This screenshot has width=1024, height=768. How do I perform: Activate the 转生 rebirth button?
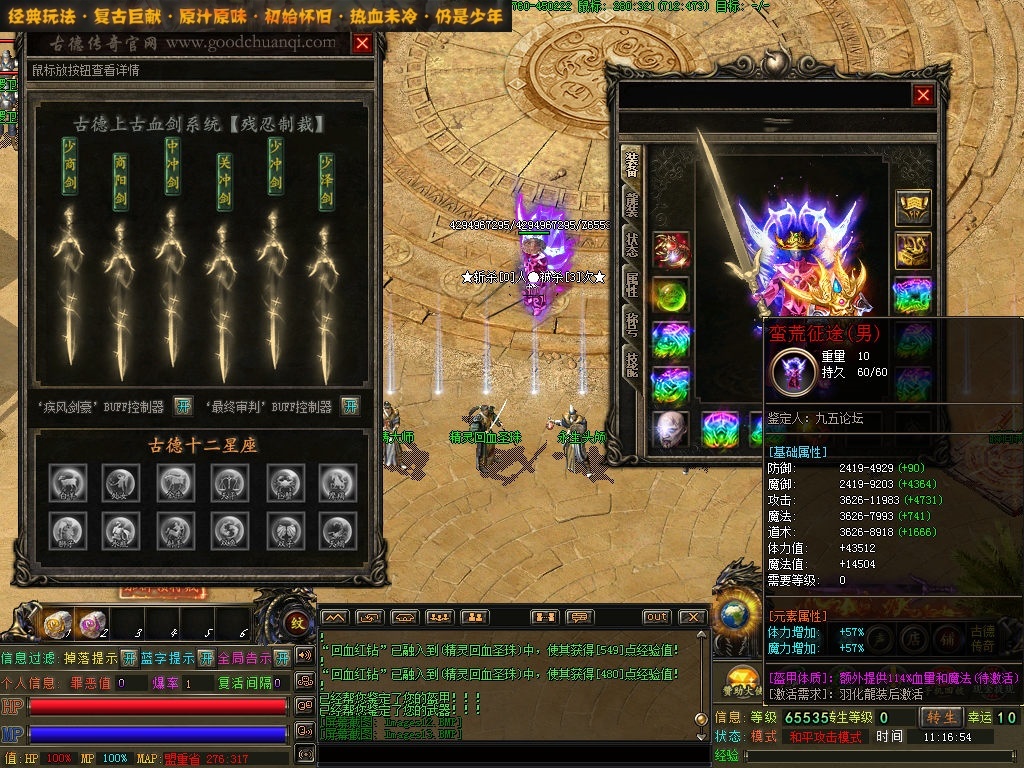pyautogui.click(x=941, y=717)
